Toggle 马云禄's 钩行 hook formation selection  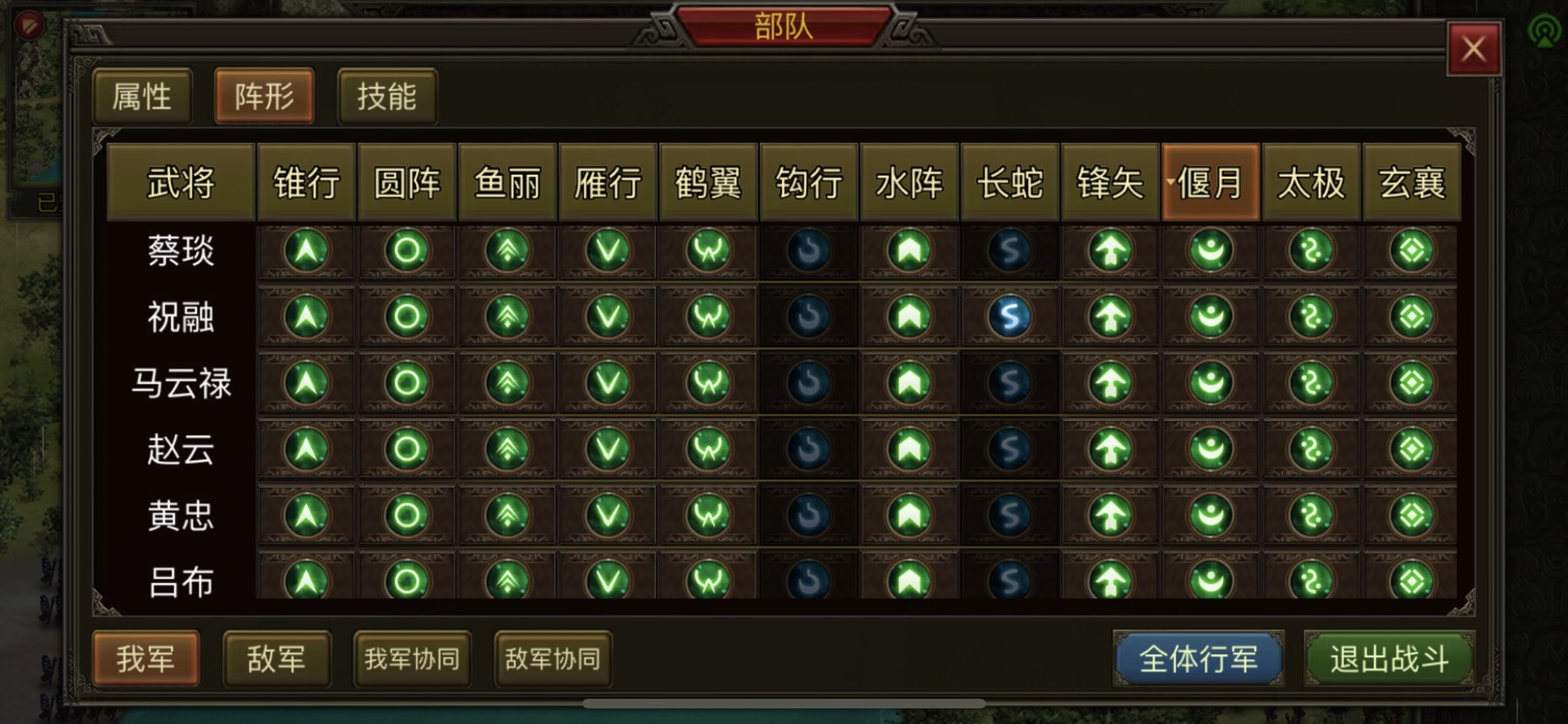click(x=807, y=382)
